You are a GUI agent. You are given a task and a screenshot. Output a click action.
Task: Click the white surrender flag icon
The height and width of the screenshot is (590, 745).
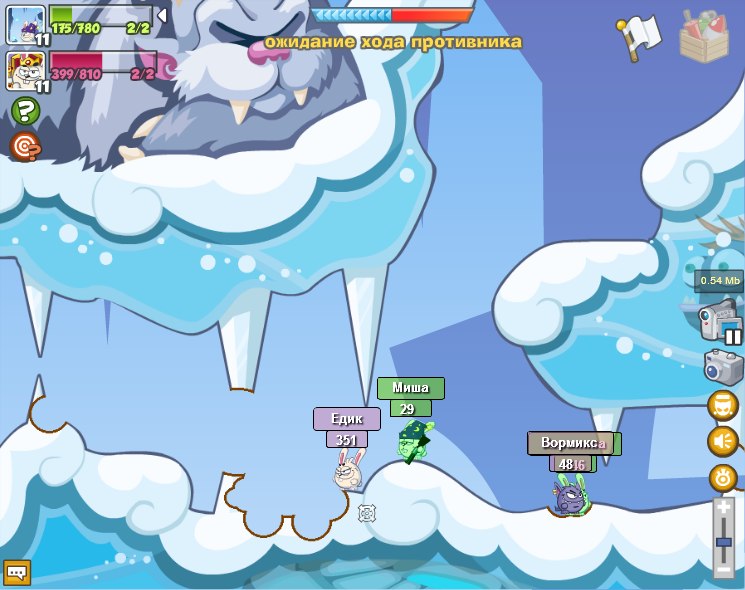point(640,36)
